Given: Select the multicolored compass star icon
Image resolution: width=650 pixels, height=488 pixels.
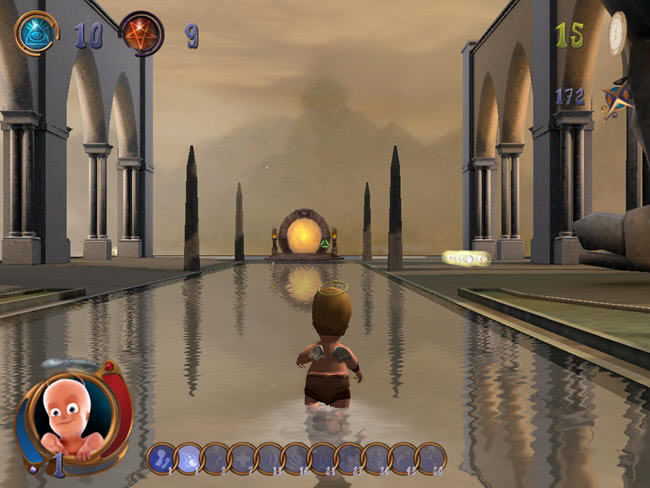Looking at the screenshot, I should [x=615, y=101].
